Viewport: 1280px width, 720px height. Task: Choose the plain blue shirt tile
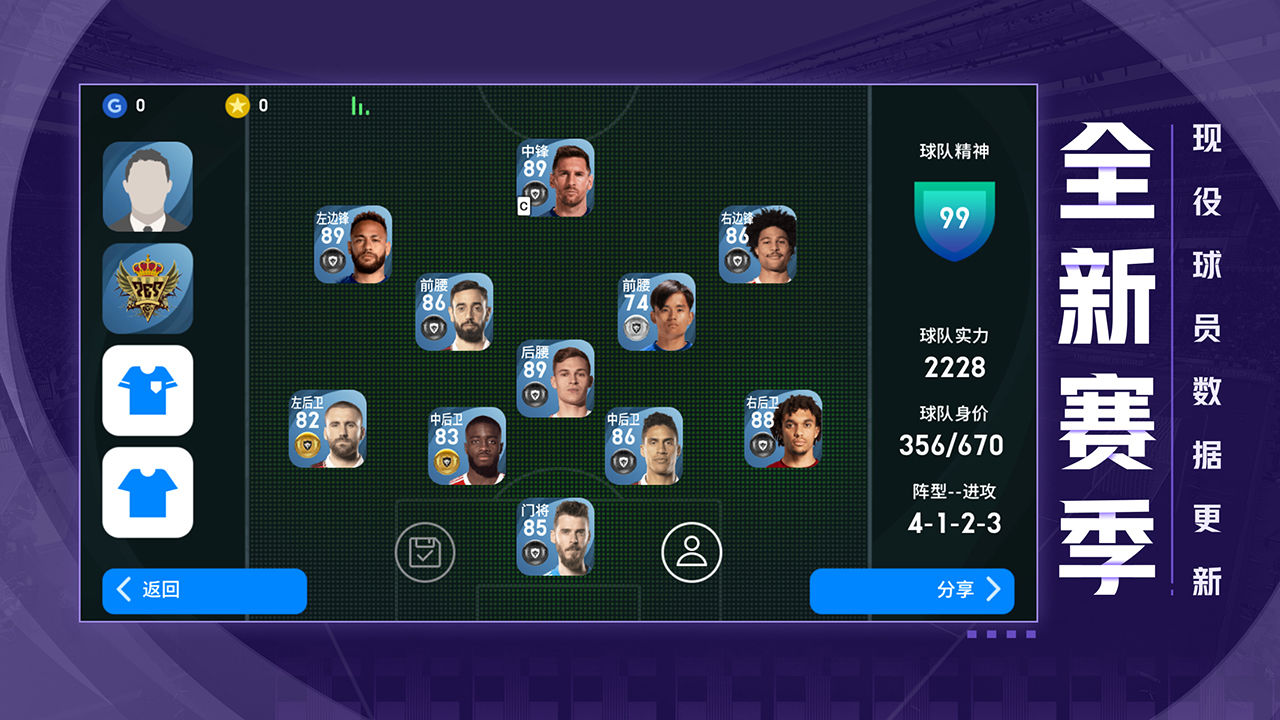(x=147, y=492)
